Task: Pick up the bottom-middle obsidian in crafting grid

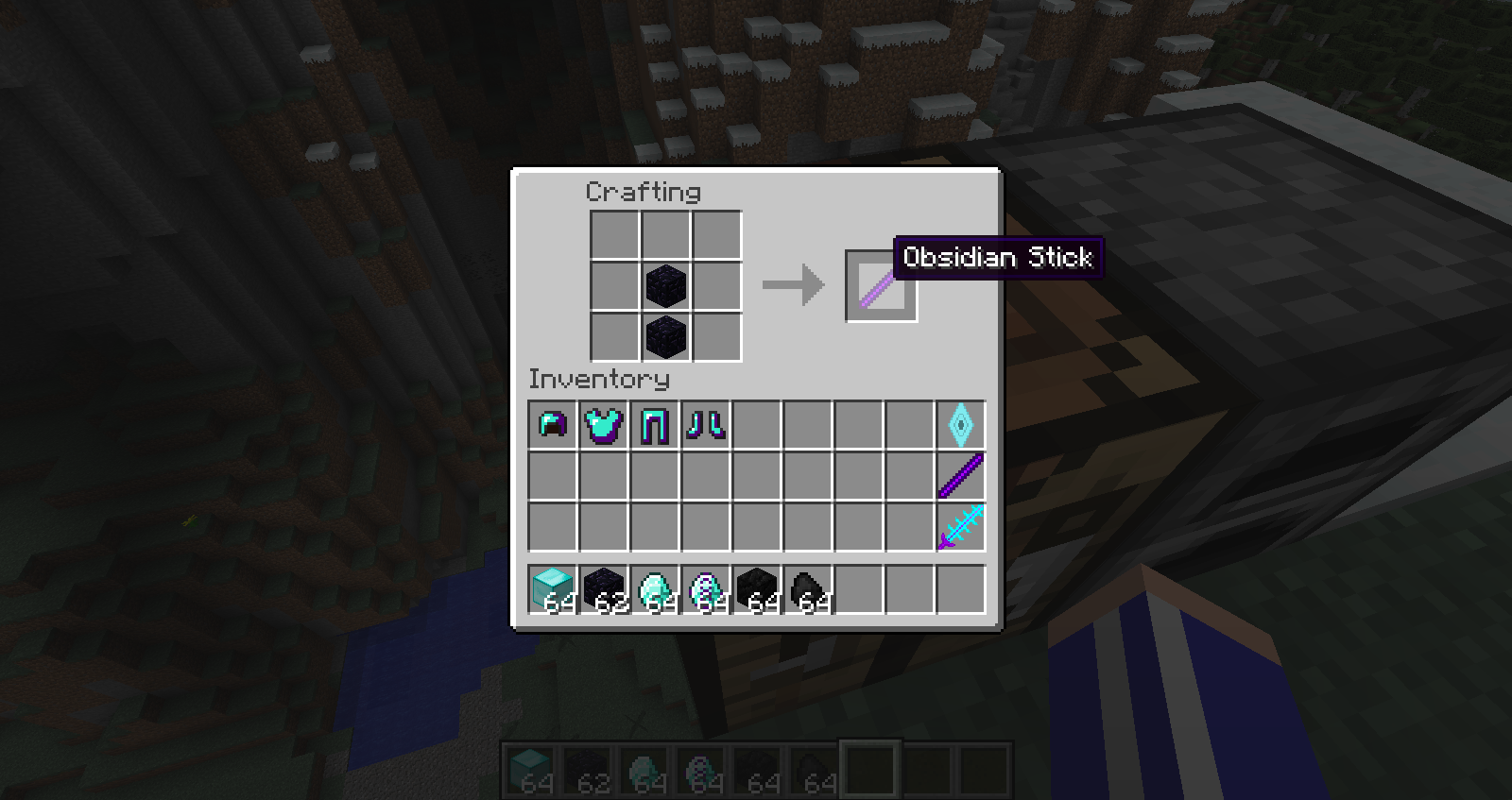Action: 666,336
